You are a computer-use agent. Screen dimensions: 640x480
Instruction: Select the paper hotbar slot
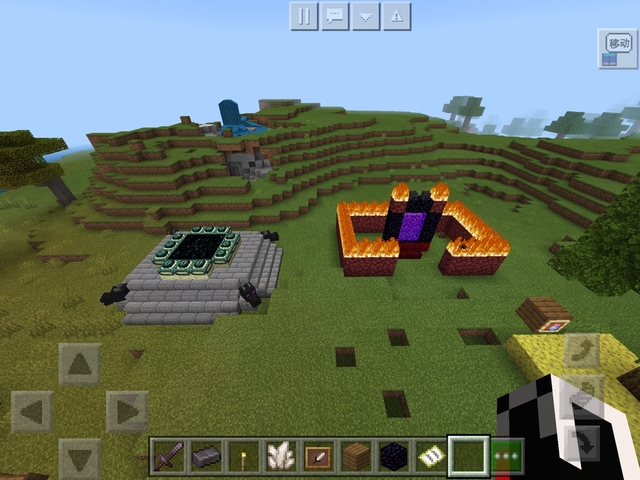click(x=429, y=457)
